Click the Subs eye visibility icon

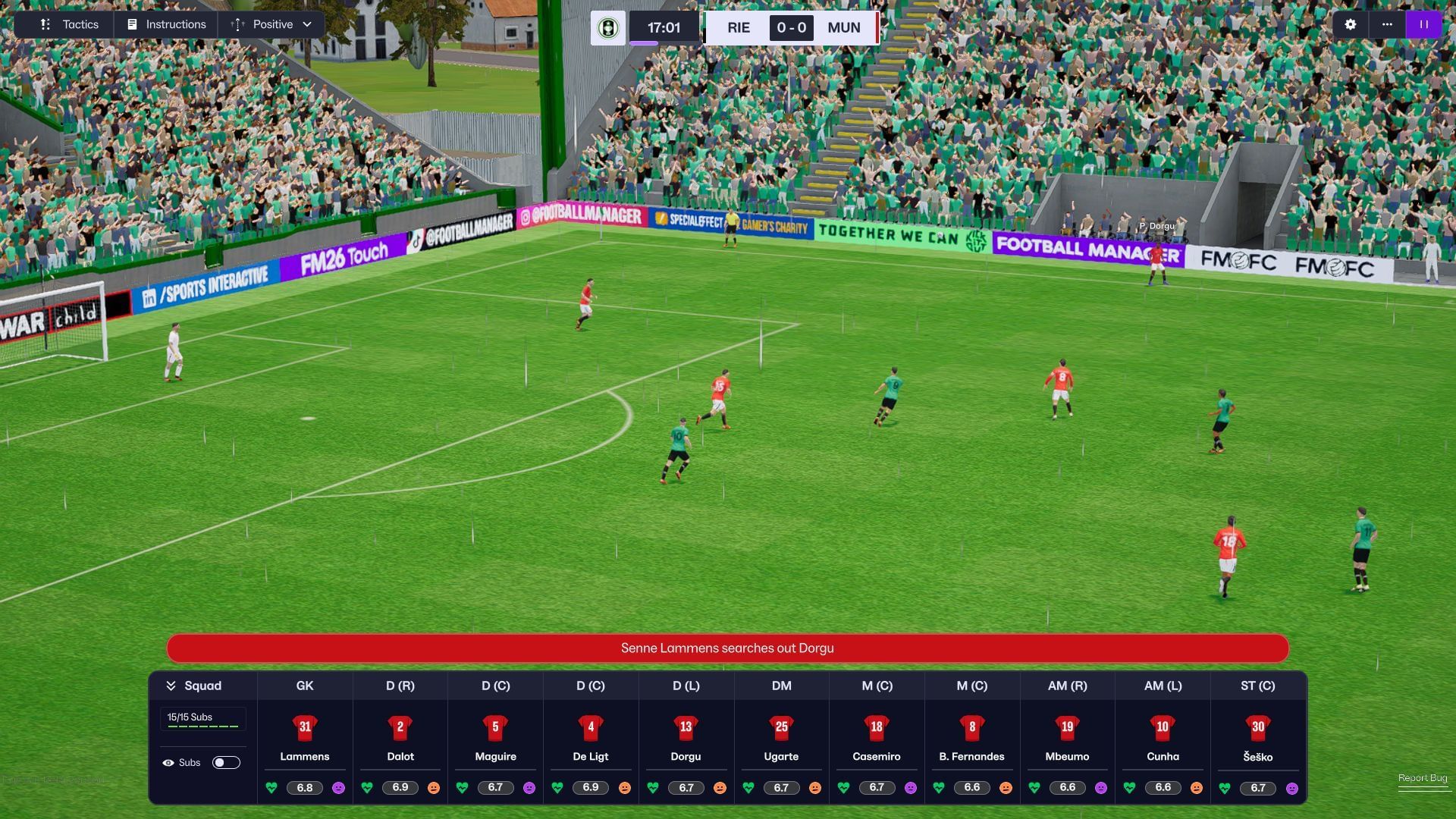170,762
